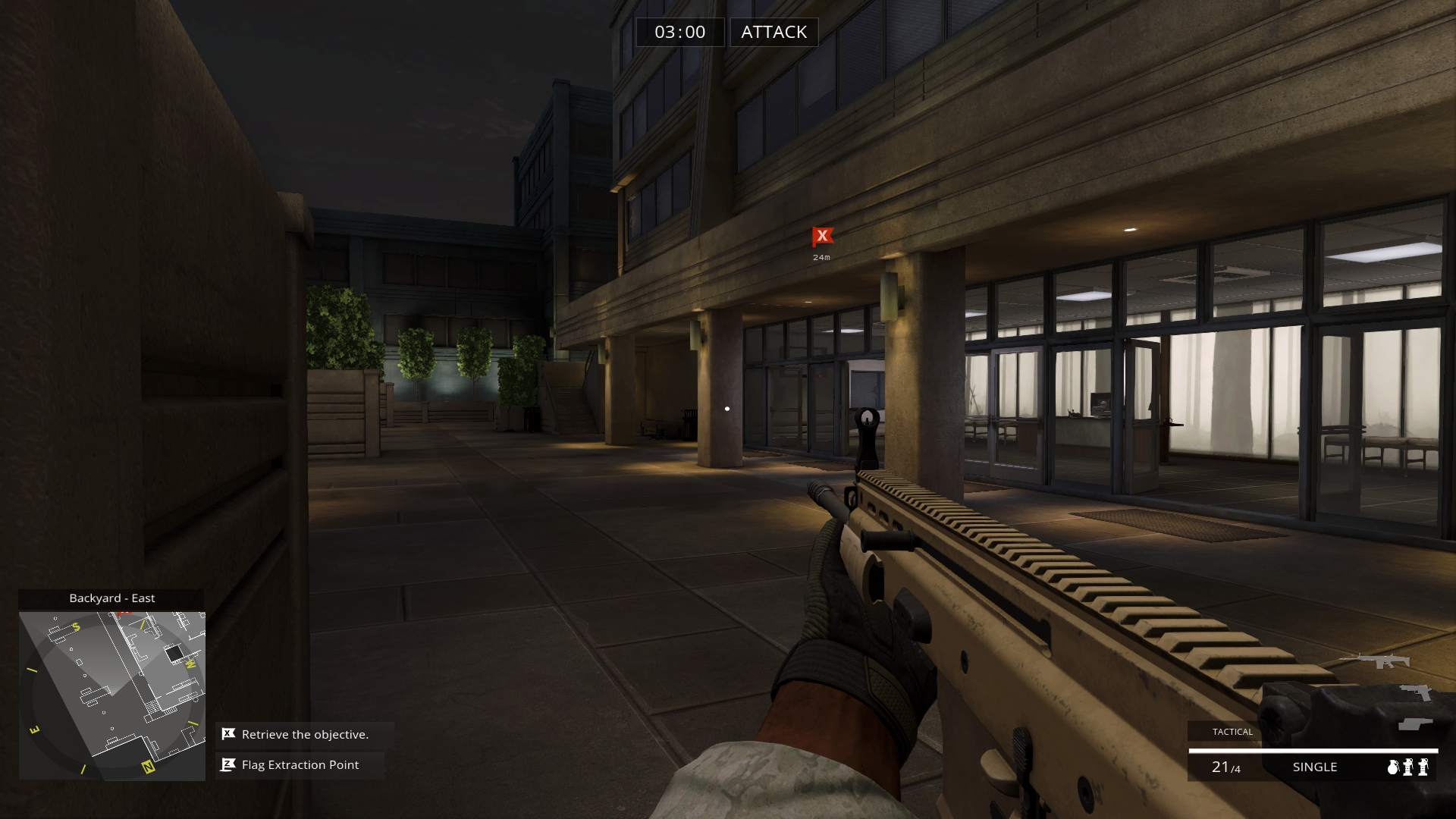Toggle the TACTICAL stance indicator

[1233, 732]
